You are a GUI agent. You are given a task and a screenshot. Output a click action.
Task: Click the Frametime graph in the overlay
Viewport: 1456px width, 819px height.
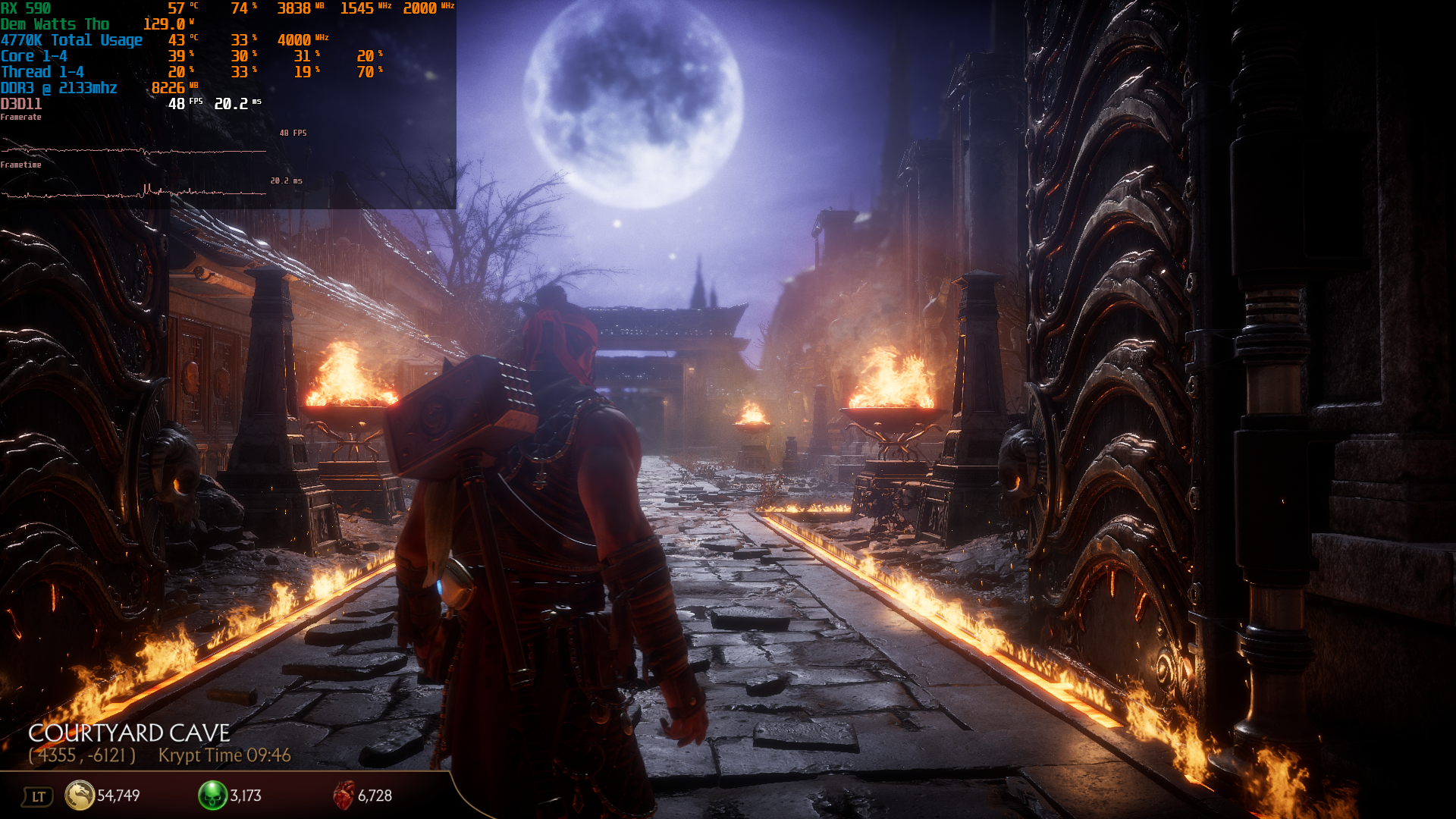click(133, 193)
